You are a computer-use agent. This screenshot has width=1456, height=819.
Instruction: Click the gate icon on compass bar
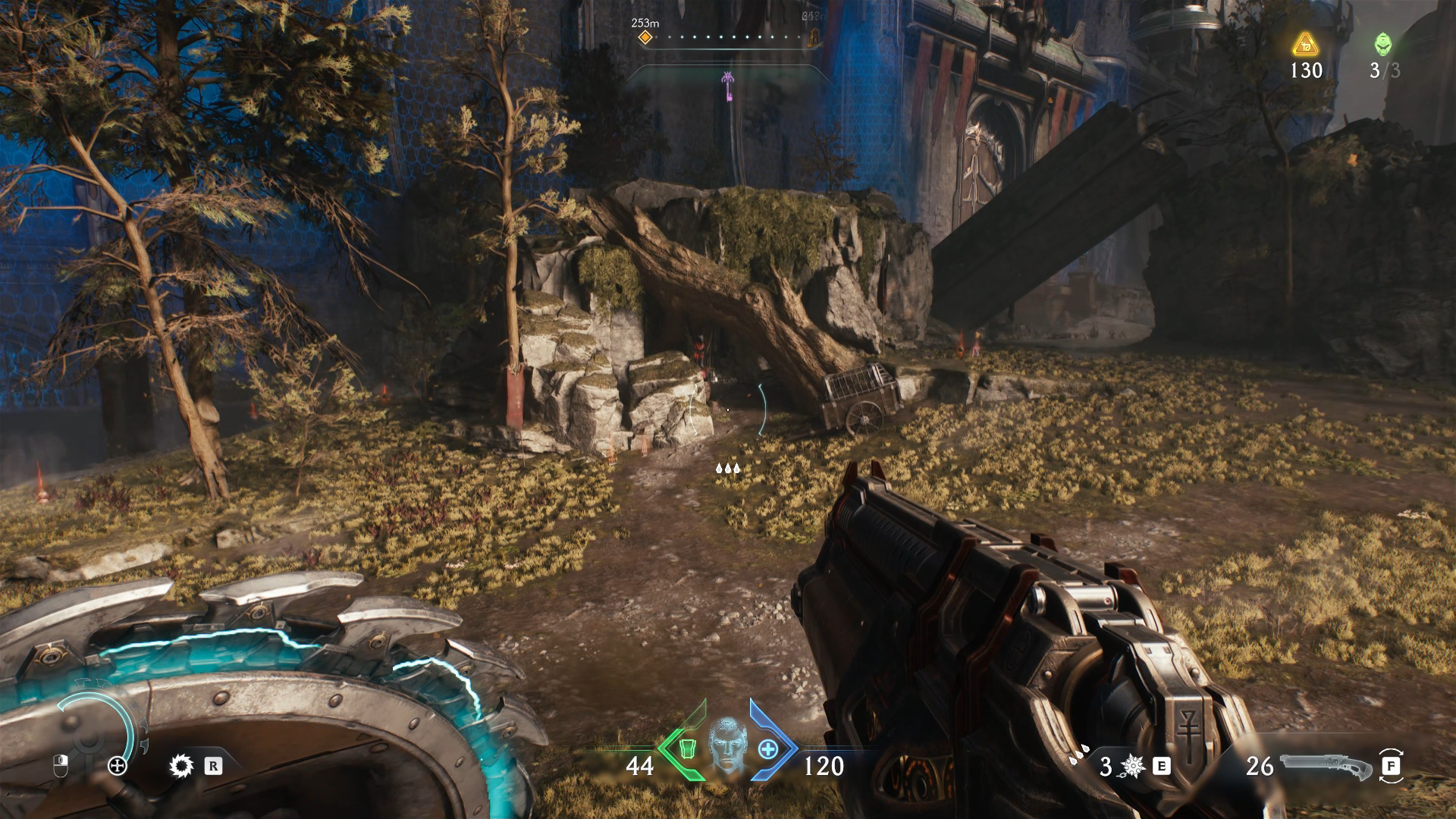[x=814, y=36]
